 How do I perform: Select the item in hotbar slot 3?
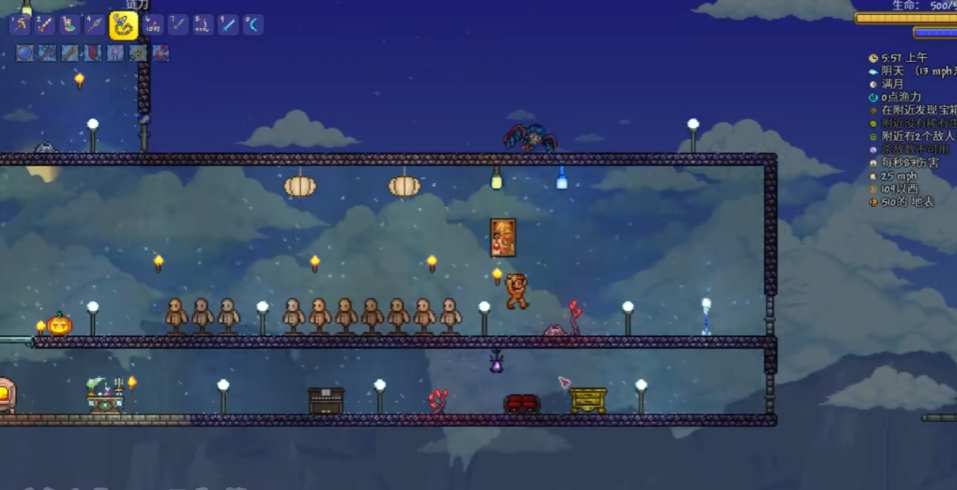point(69,25)
